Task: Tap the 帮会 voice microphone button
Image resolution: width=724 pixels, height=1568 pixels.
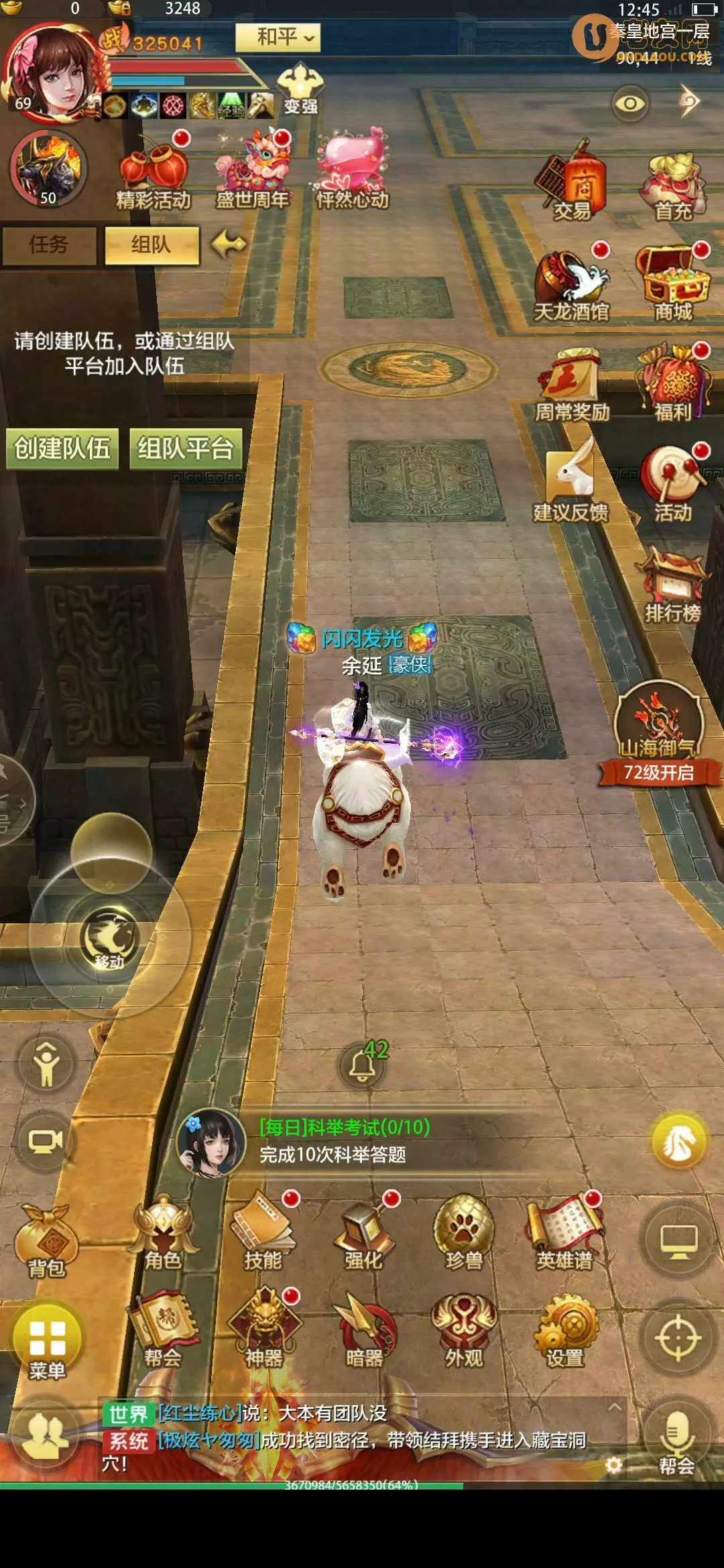Action: click(676, 1441)
